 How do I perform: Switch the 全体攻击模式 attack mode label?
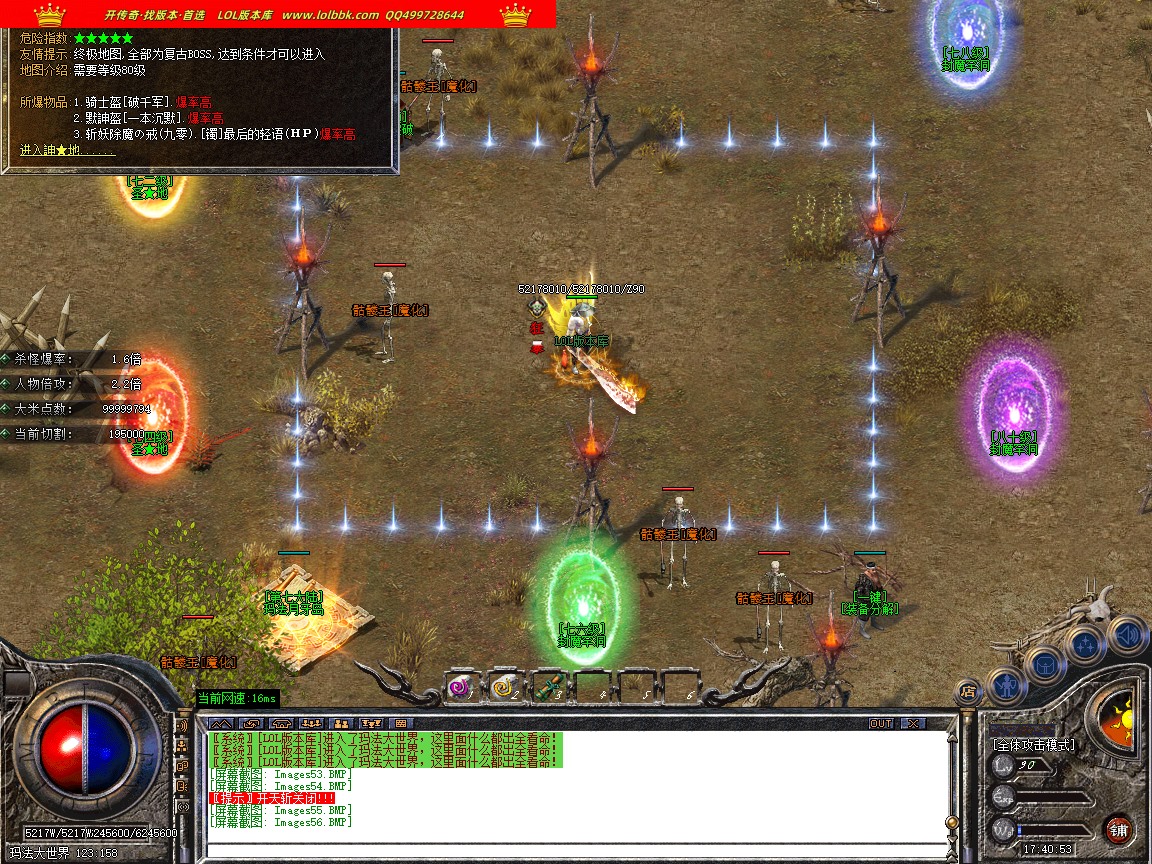tap(1033, 745)
